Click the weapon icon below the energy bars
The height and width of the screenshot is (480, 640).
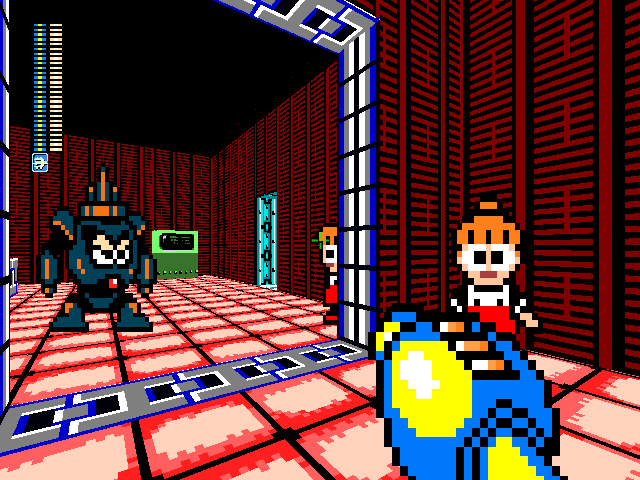40,163
